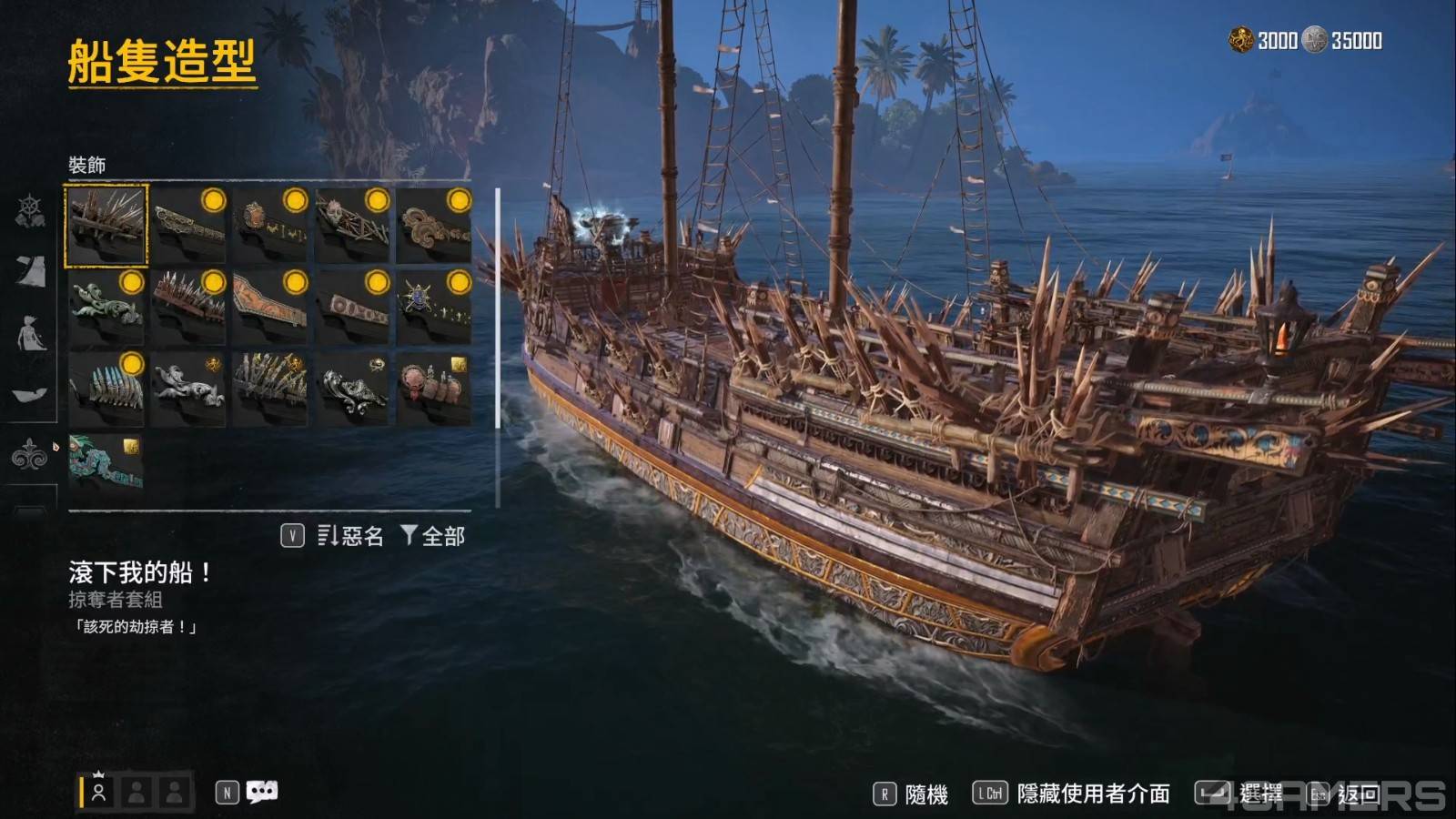Select the fleur-de-lis ornaments tab
This screenshot has width=1456, height=819.
tap(30, 453)
